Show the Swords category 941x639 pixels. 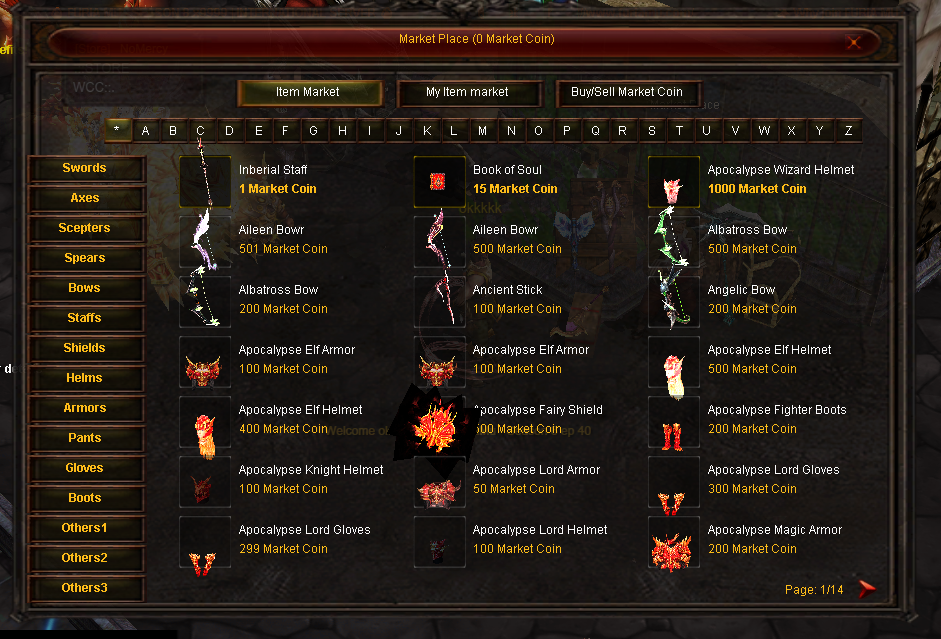(85, 168)
